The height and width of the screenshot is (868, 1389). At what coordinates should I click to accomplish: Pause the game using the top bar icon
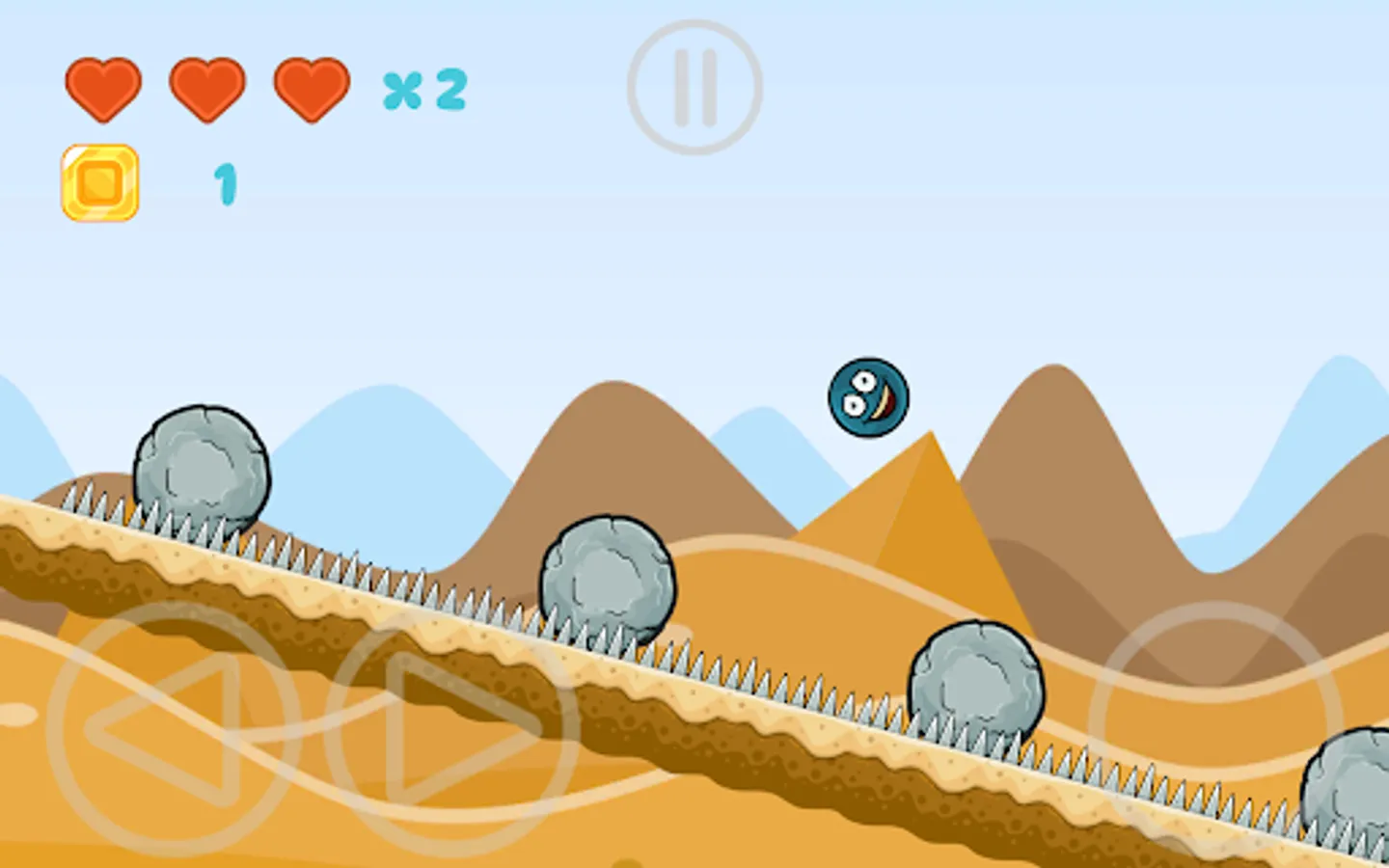(x=696, y=84)
